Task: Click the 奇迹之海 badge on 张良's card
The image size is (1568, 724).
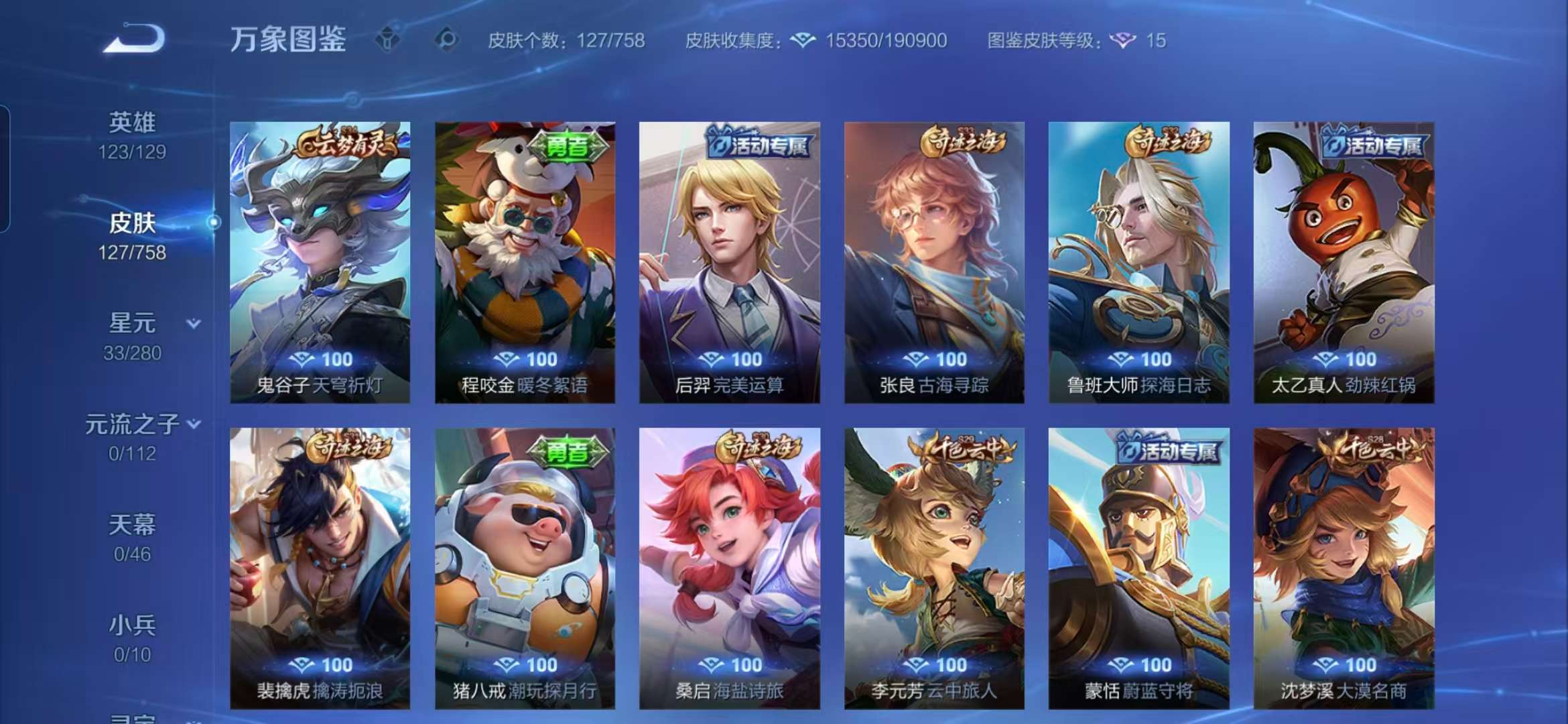Action: tap(965, 142)
